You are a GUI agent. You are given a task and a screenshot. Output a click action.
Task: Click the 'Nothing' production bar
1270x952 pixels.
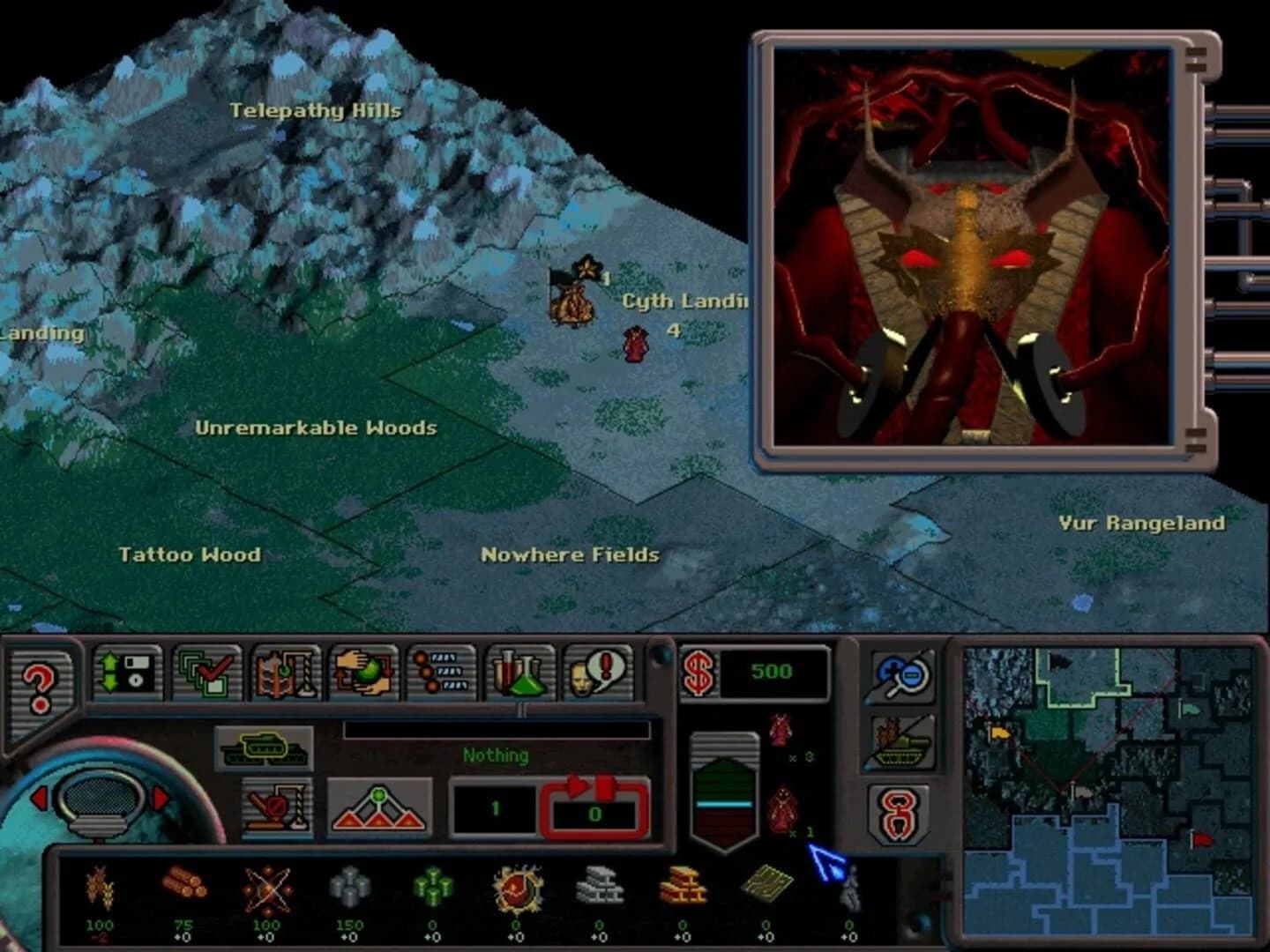(494, 755)
